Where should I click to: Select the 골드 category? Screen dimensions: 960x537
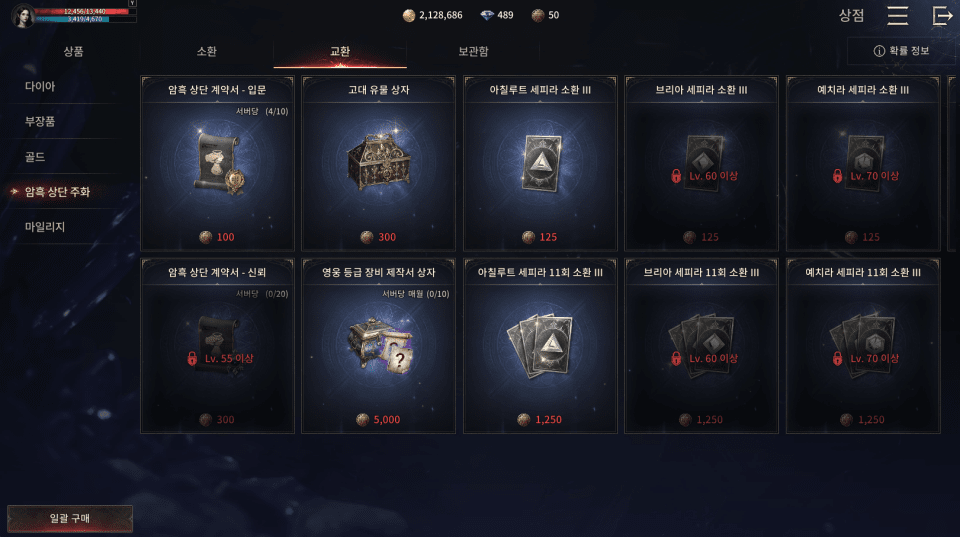(35, 157)
